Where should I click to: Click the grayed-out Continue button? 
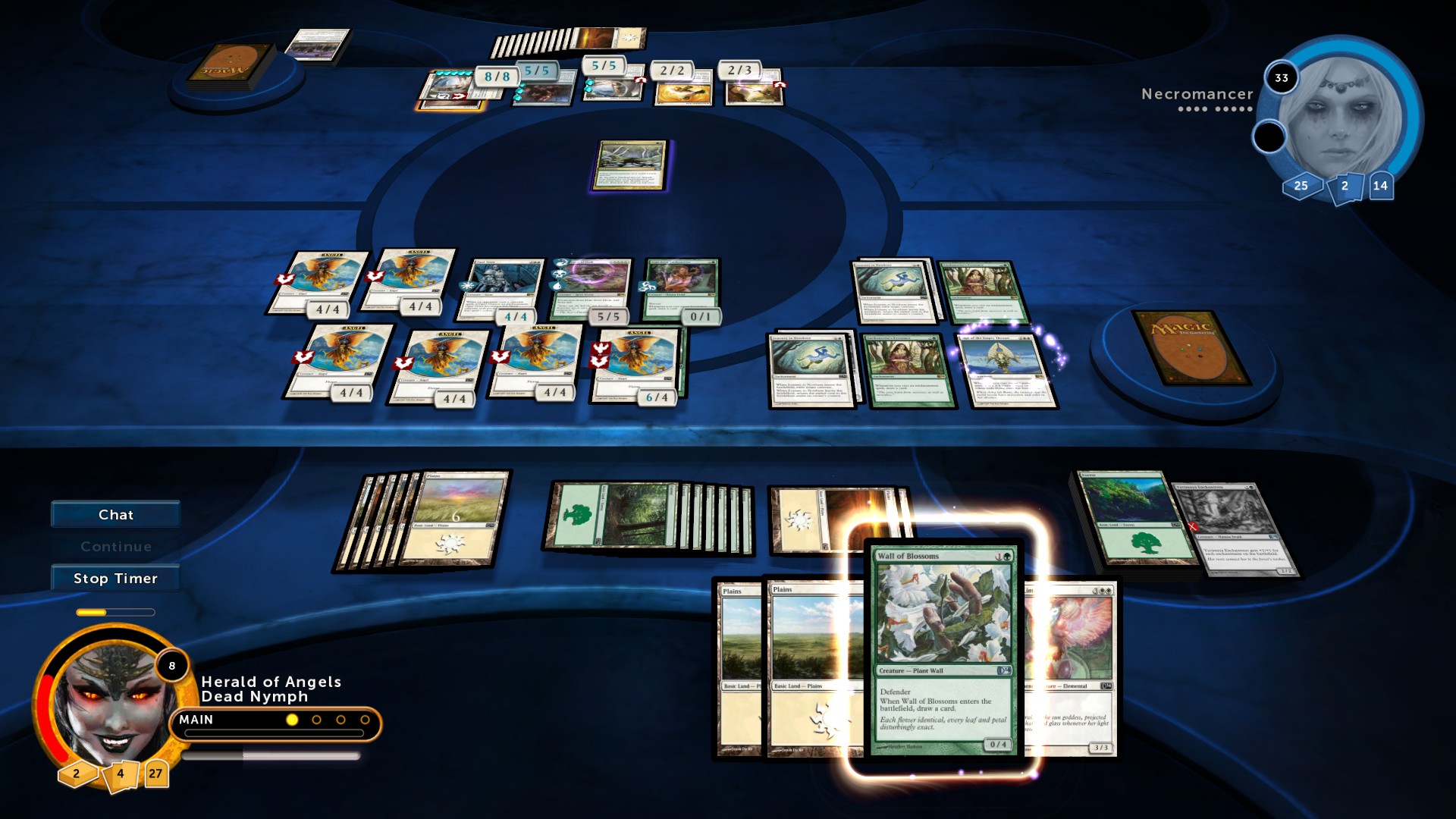coord(115,545)
